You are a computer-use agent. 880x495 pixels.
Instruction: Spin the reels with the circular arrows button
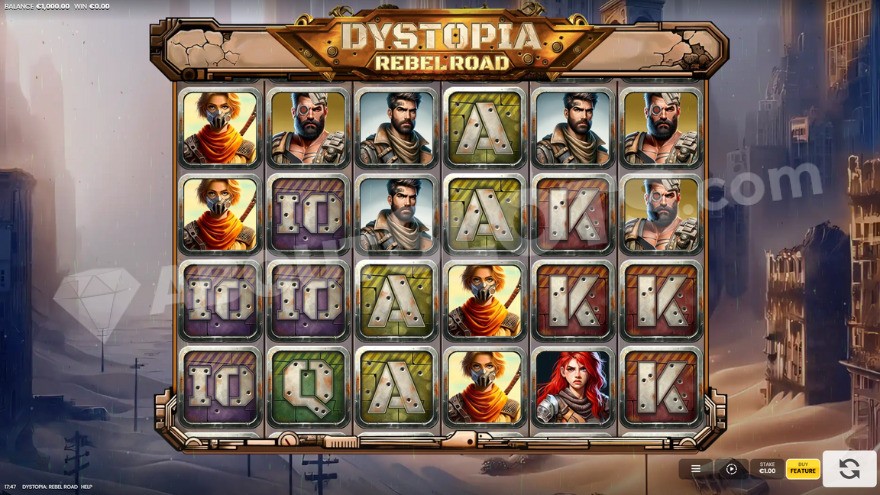(x=849, y=468)
